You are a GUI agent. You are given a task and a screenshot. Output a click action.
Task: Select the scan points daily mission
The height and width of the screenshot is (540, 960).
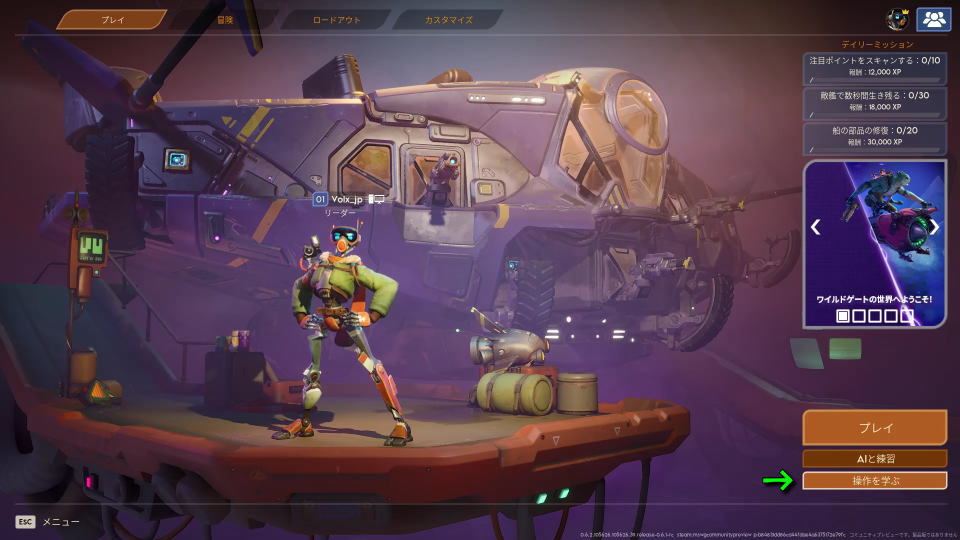874,66
